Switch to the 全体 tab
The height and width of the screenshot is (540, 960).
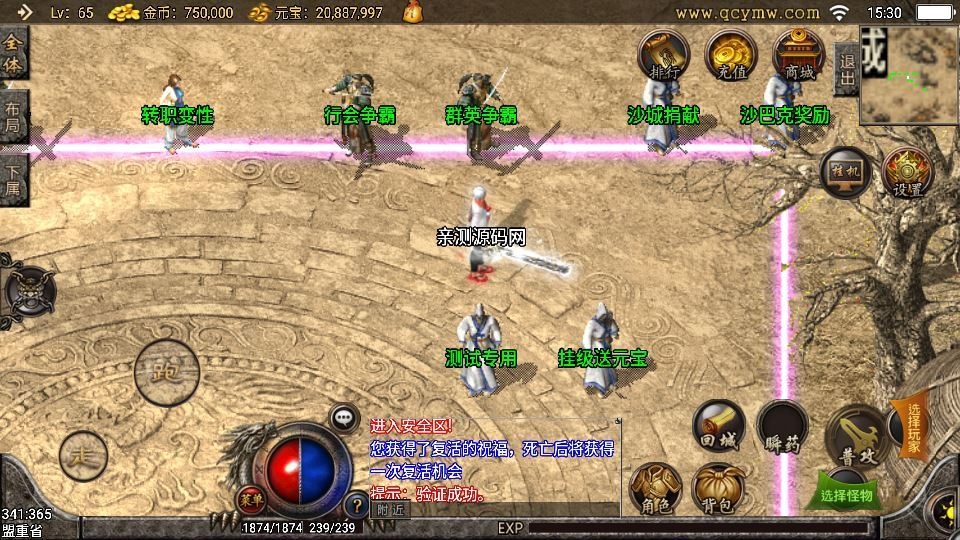click(13, 54)
